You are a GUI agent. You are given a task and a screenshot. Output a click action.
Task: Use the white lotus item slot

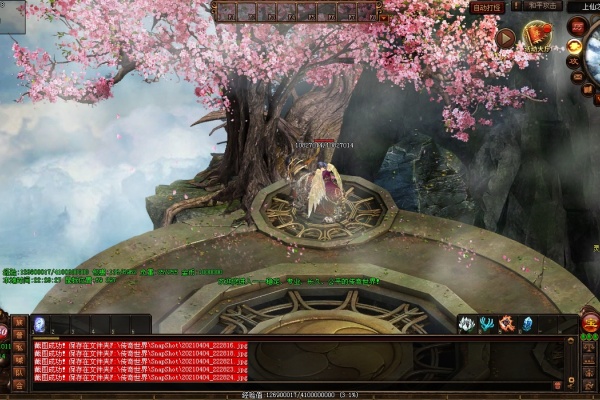(x=466, y=324)
